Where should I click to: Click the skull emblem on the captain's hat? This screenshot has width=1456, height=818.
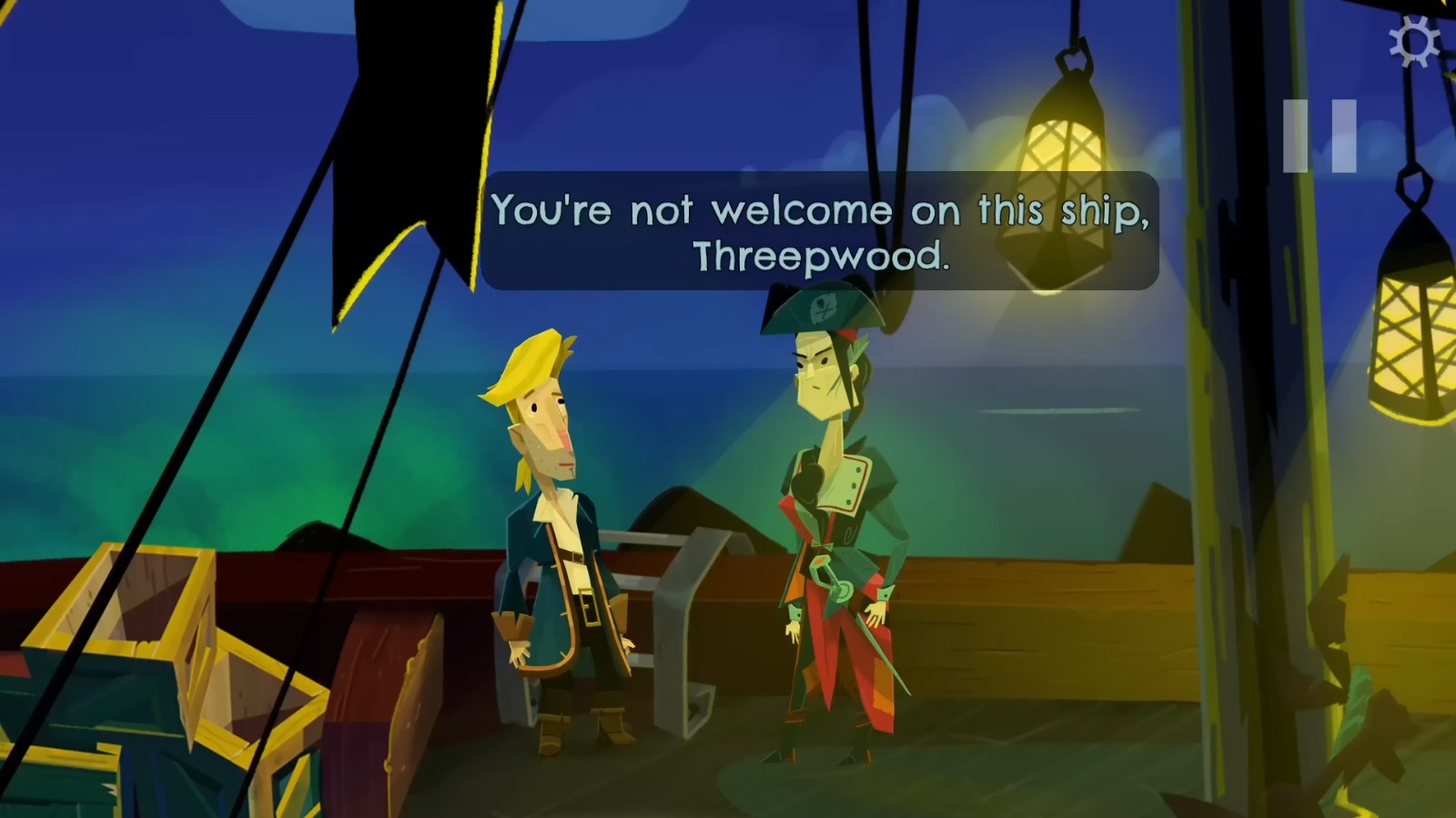tap(824, 307)
